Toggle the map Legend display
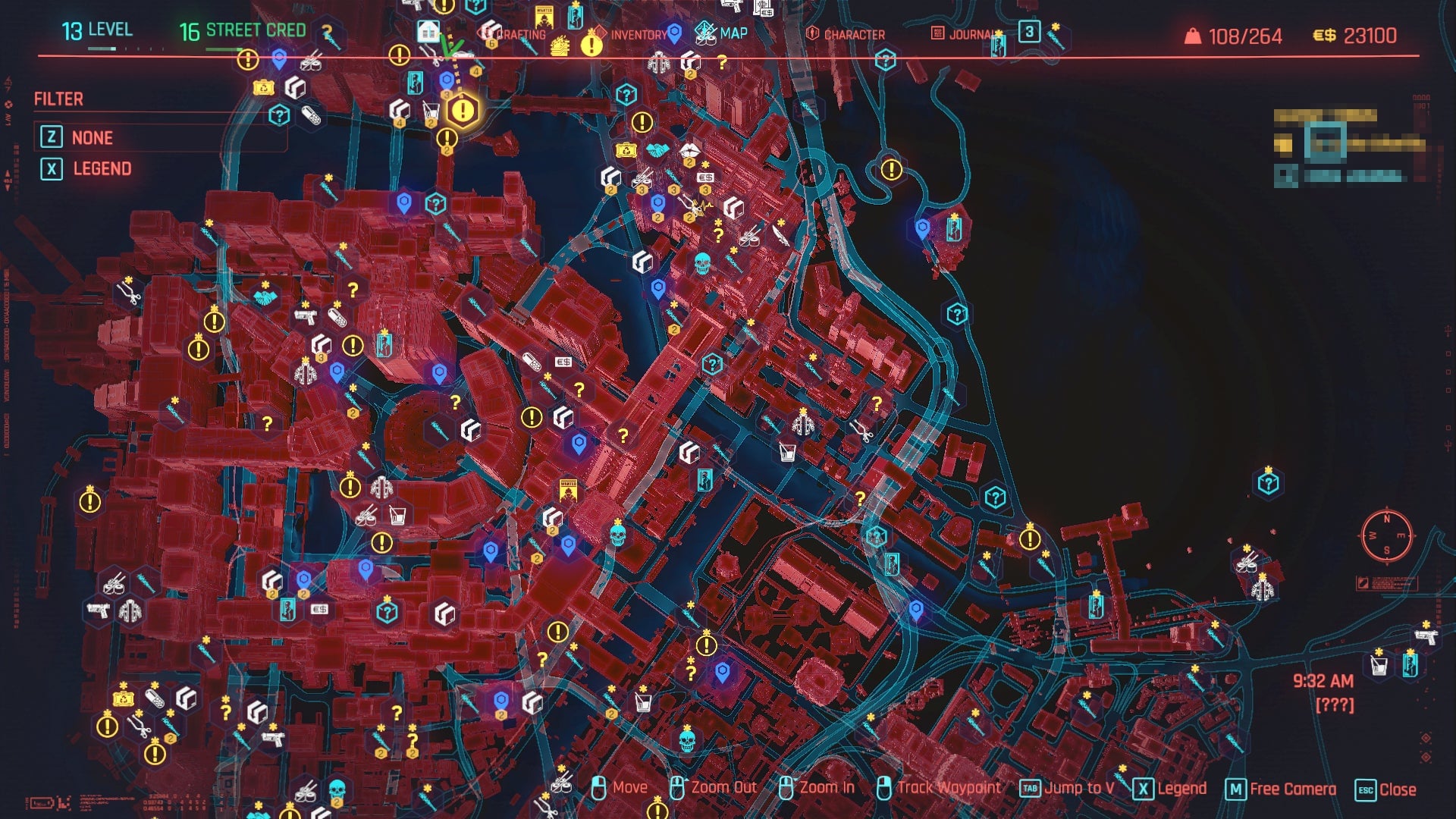This screenshot has width=1456, height=819. point(1183,789)
